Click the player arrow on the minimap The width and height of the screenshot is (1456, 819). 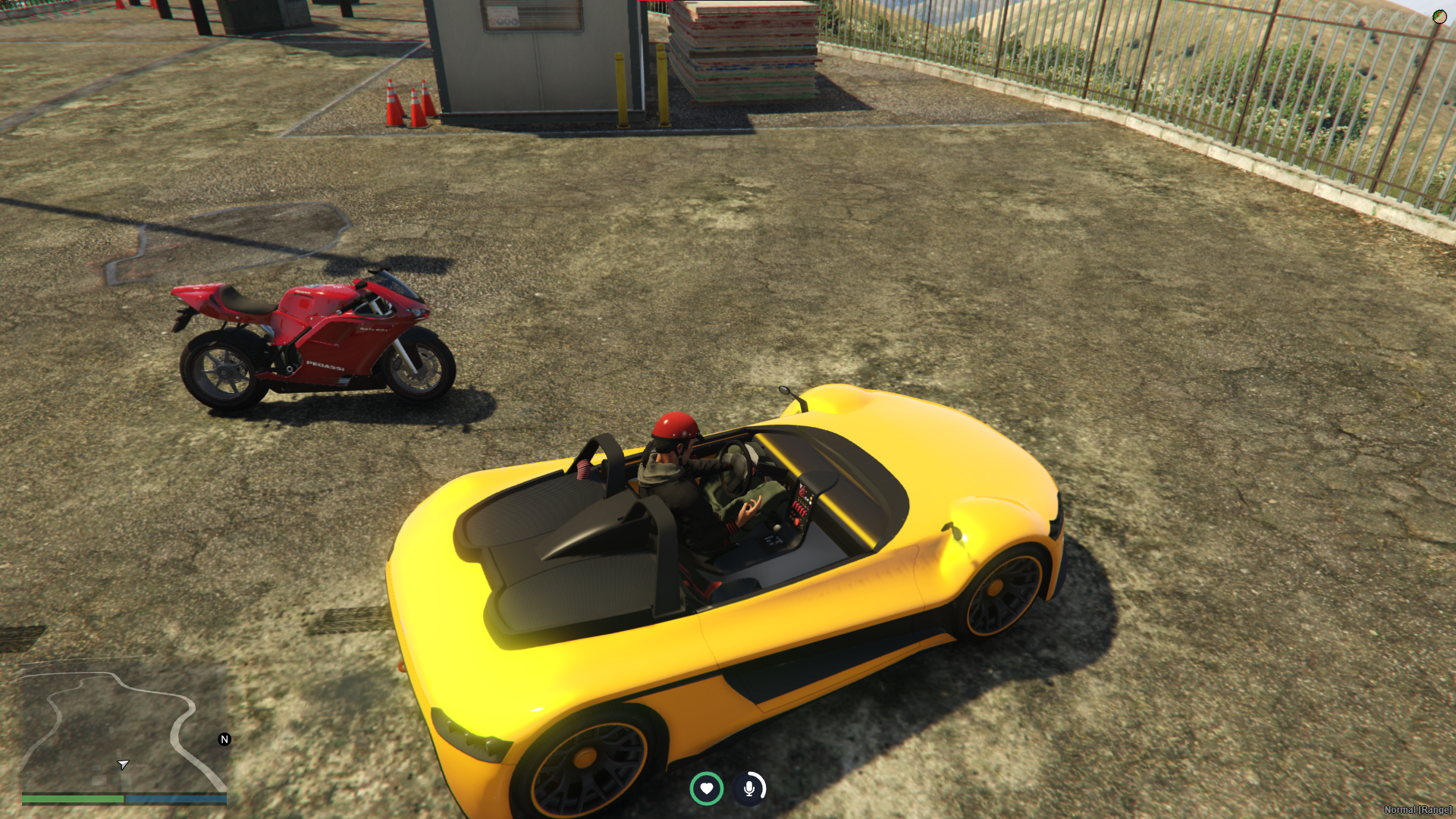(x=123, y=764)
